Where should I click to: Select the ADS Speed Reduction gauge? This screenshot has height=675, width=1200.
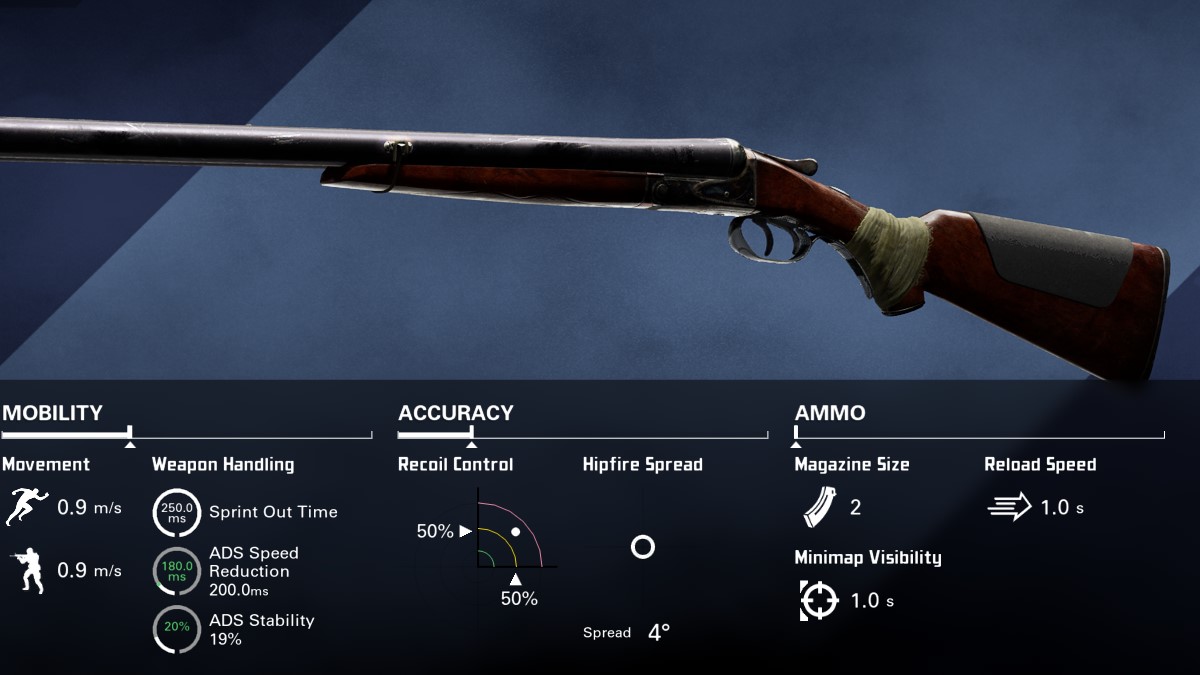(x=176, y=571)
